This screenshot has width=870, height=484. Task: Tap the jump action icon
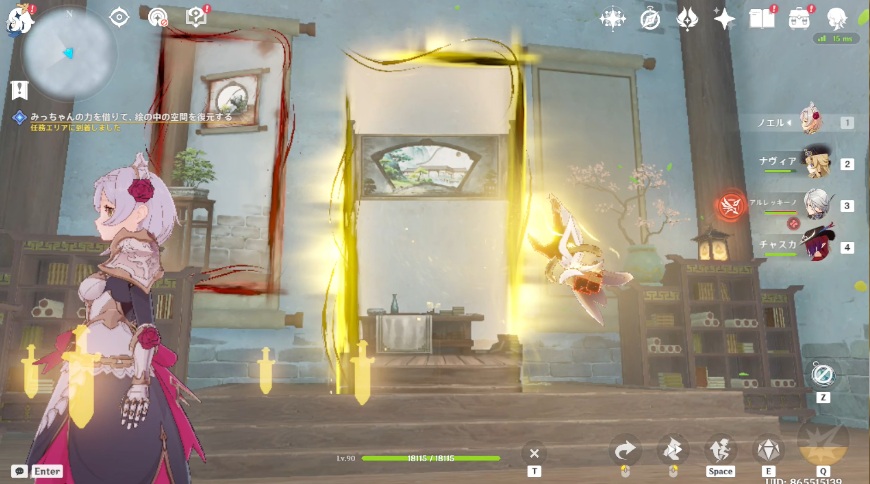coord(720,449)
